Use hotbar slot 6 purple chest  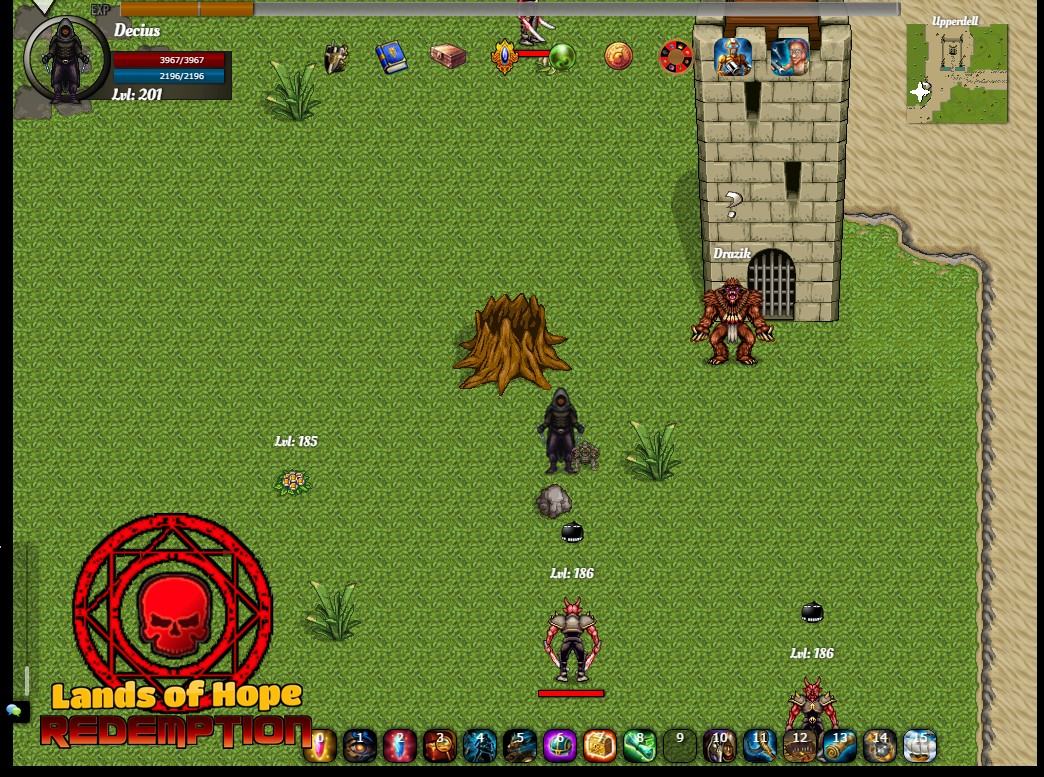(560, 745)
